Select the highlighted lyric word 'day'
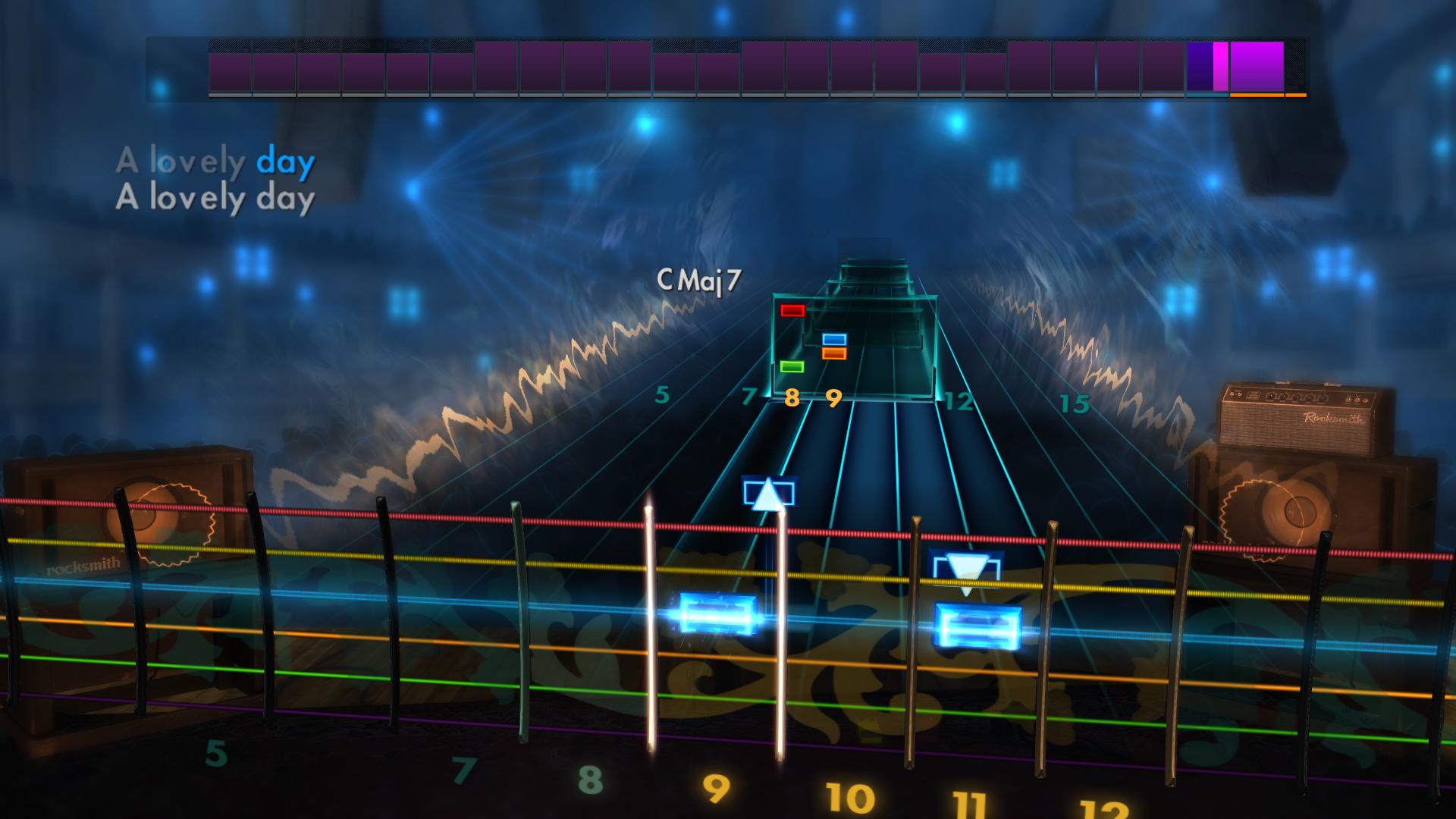1456x819 pixels. coord(284,161)
